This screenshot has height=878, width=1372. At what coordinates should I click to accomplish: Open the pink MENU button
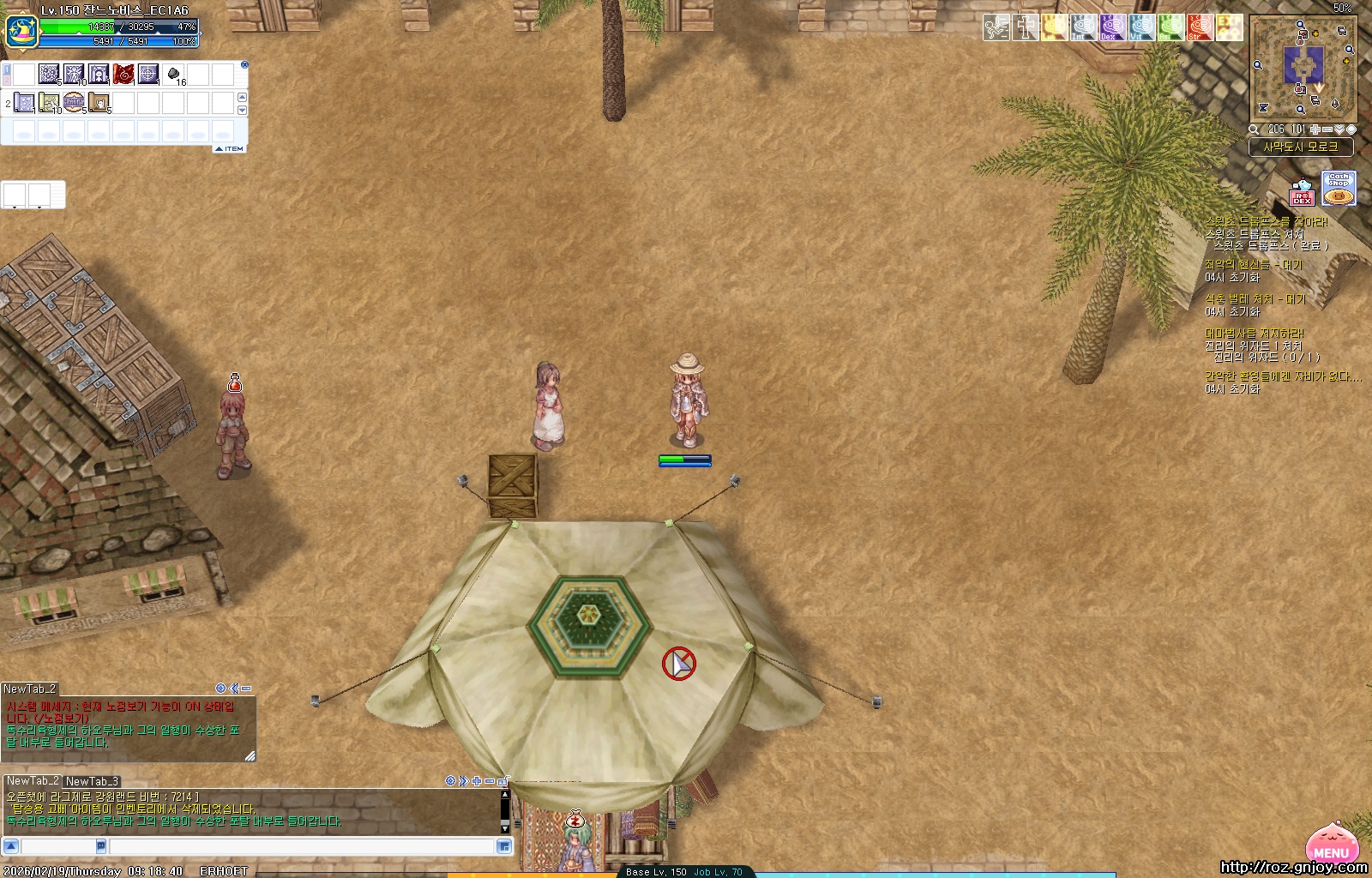point(1331,845)
